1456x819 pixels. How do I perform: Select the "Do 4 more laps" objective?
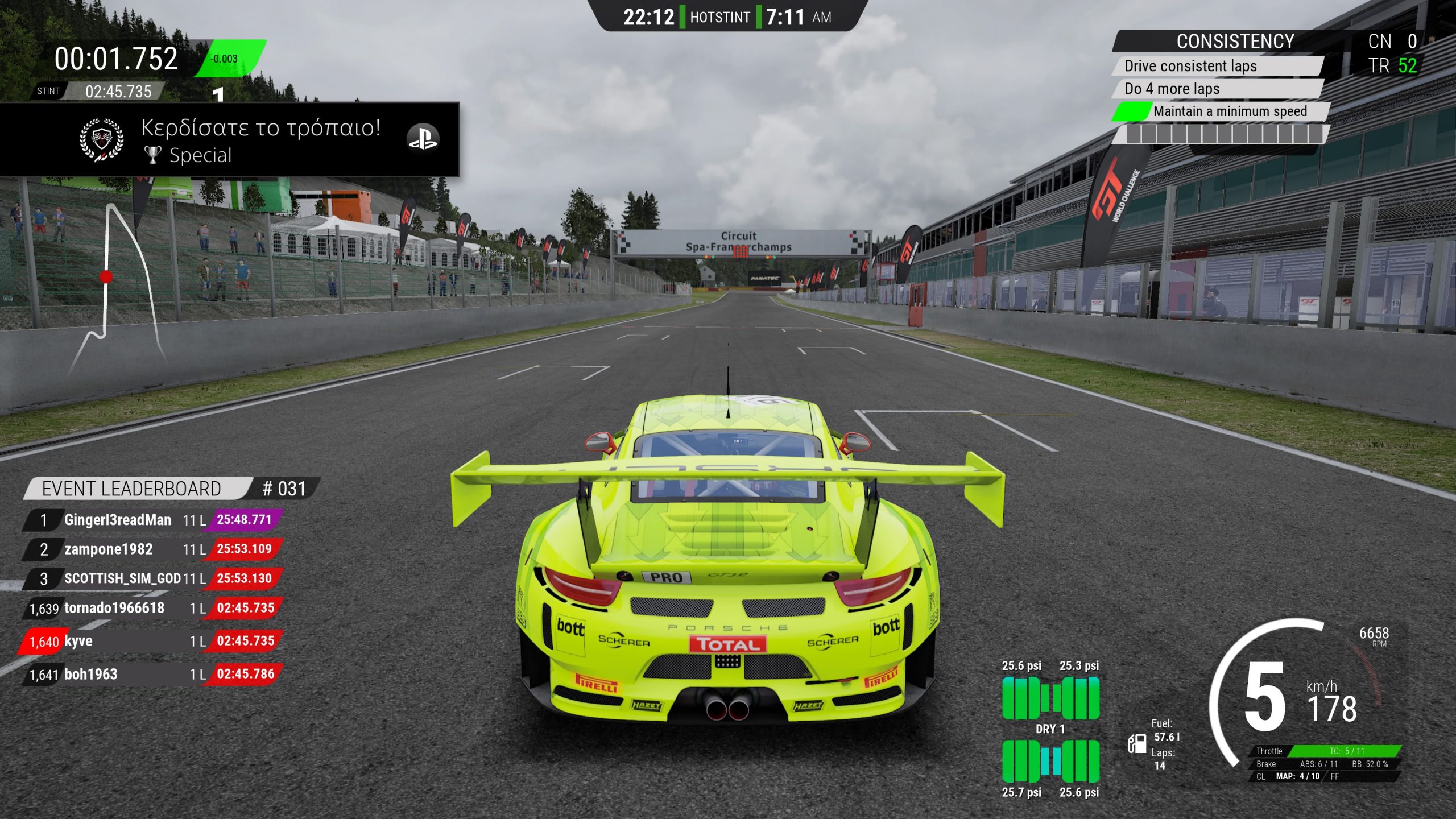1217,89
